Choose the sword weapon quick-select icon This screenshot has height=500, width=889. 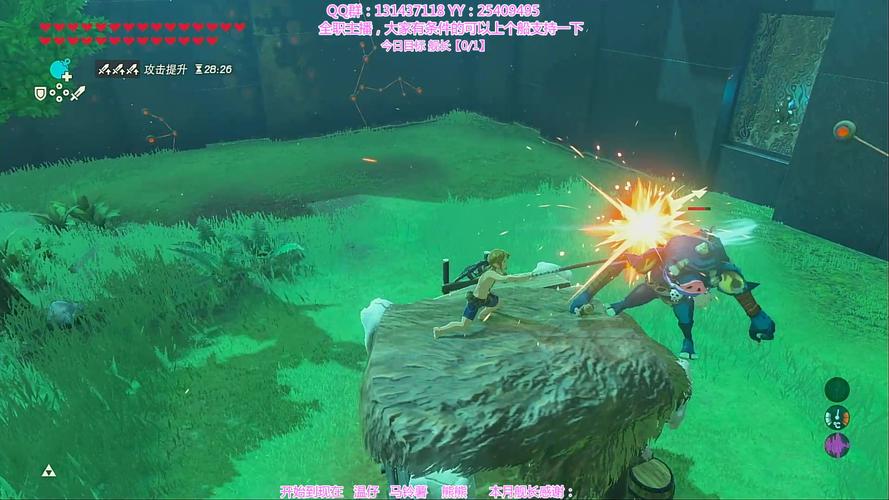tap(77, 93)
